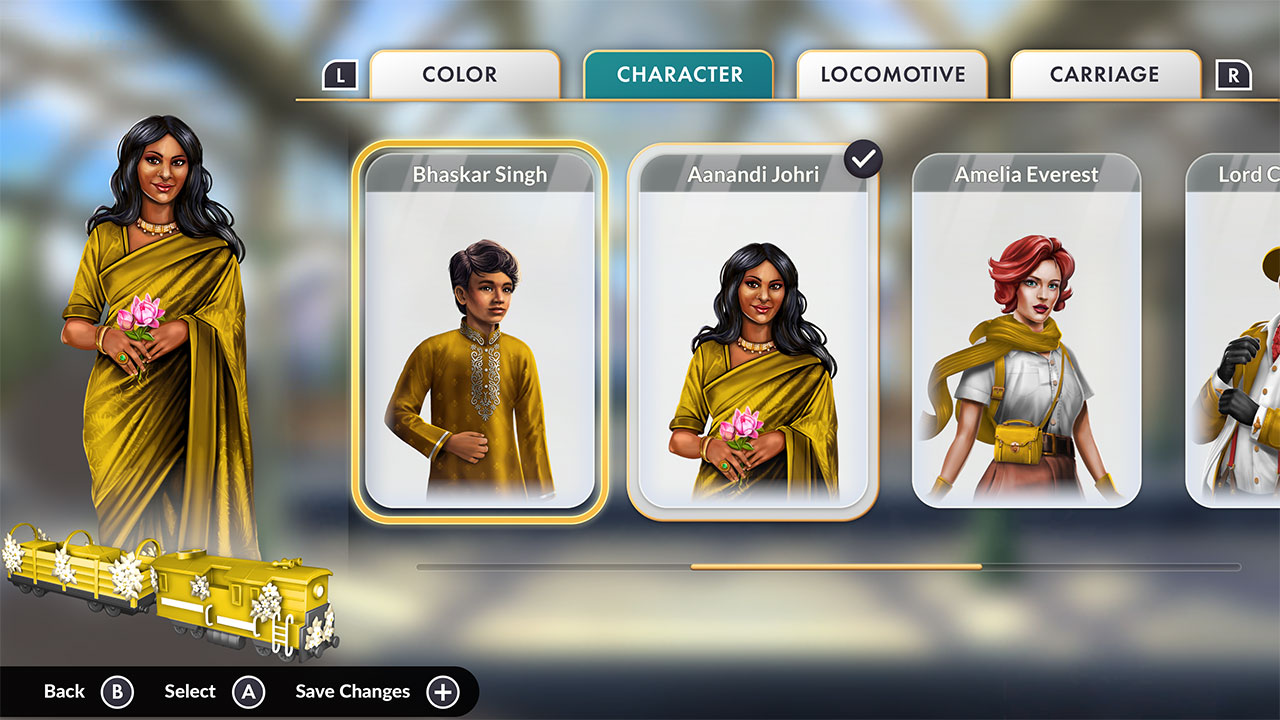Click the B button icon next to Back
Image resolution: width=1280 pixels, height=720 pixels.
(x=117, y=691)
